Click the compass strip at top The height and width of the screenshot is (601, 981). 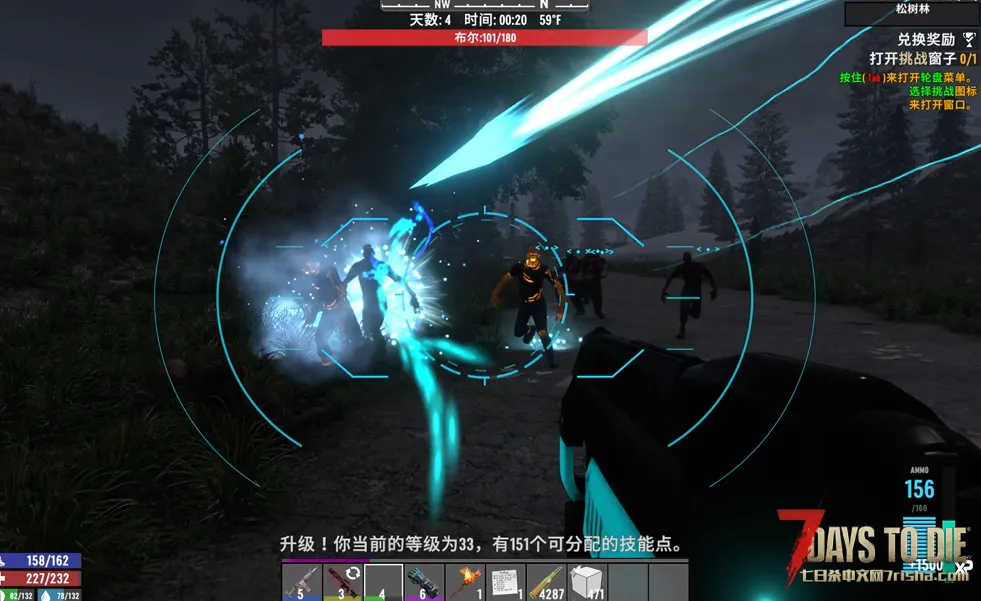485,5
